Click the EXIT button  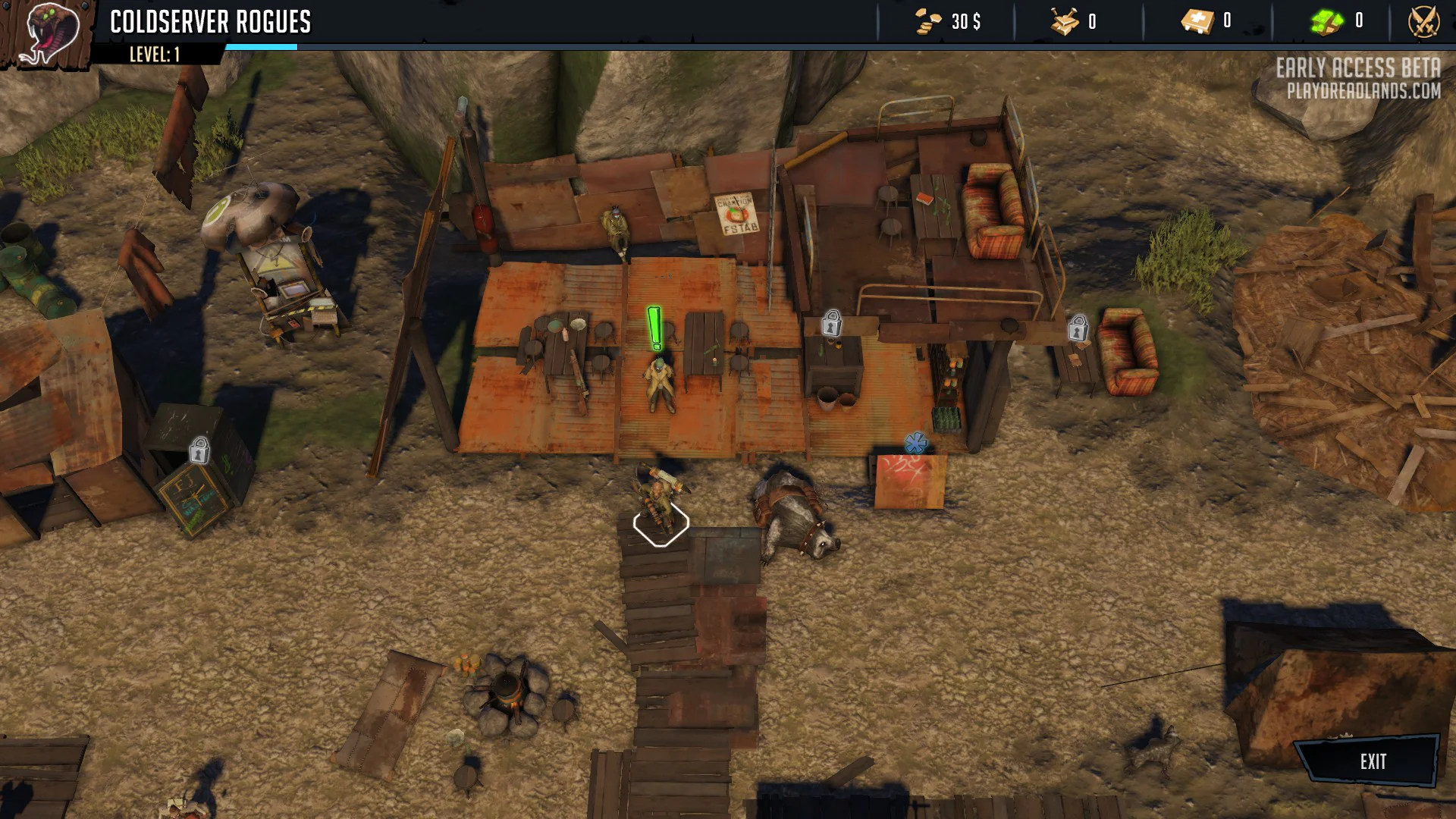click(x=1371, y=761)
